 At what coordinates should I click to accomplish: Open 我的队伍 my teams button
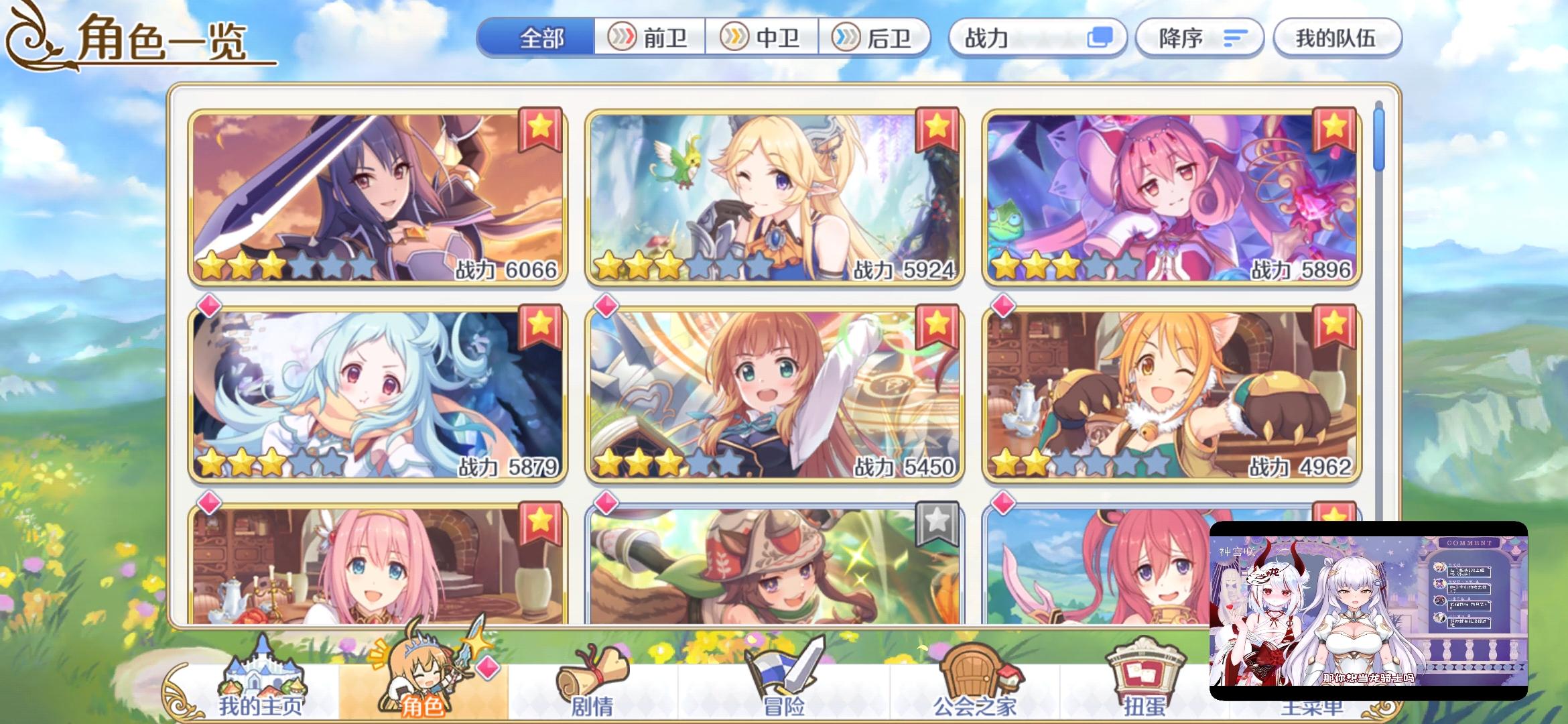coord(1337,39)
